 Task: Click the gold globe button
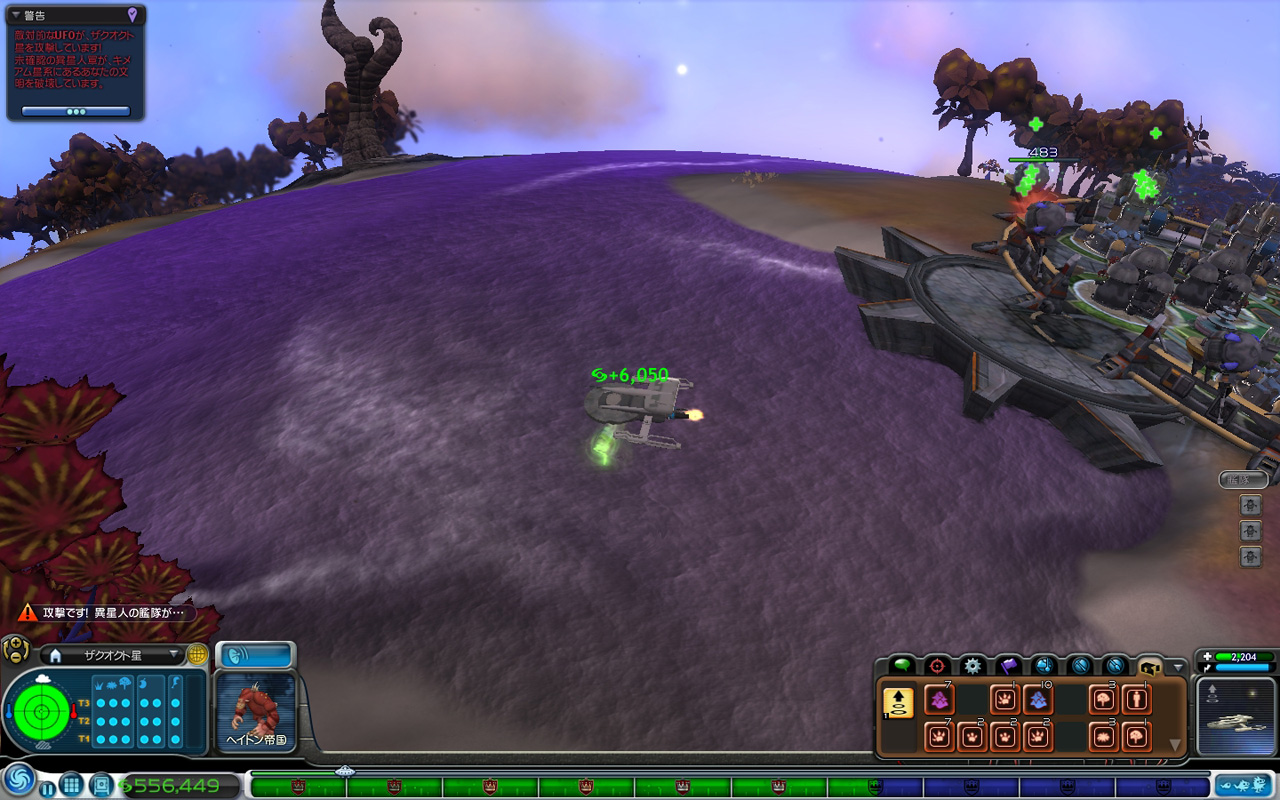coord(198,655)
